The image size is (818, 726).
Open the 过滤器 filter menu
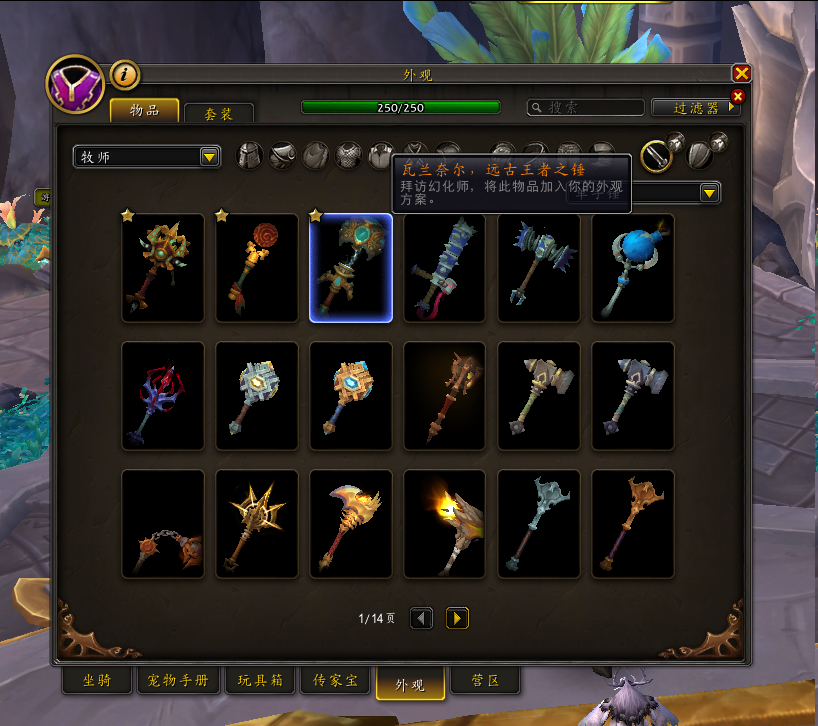click(696, 107)
